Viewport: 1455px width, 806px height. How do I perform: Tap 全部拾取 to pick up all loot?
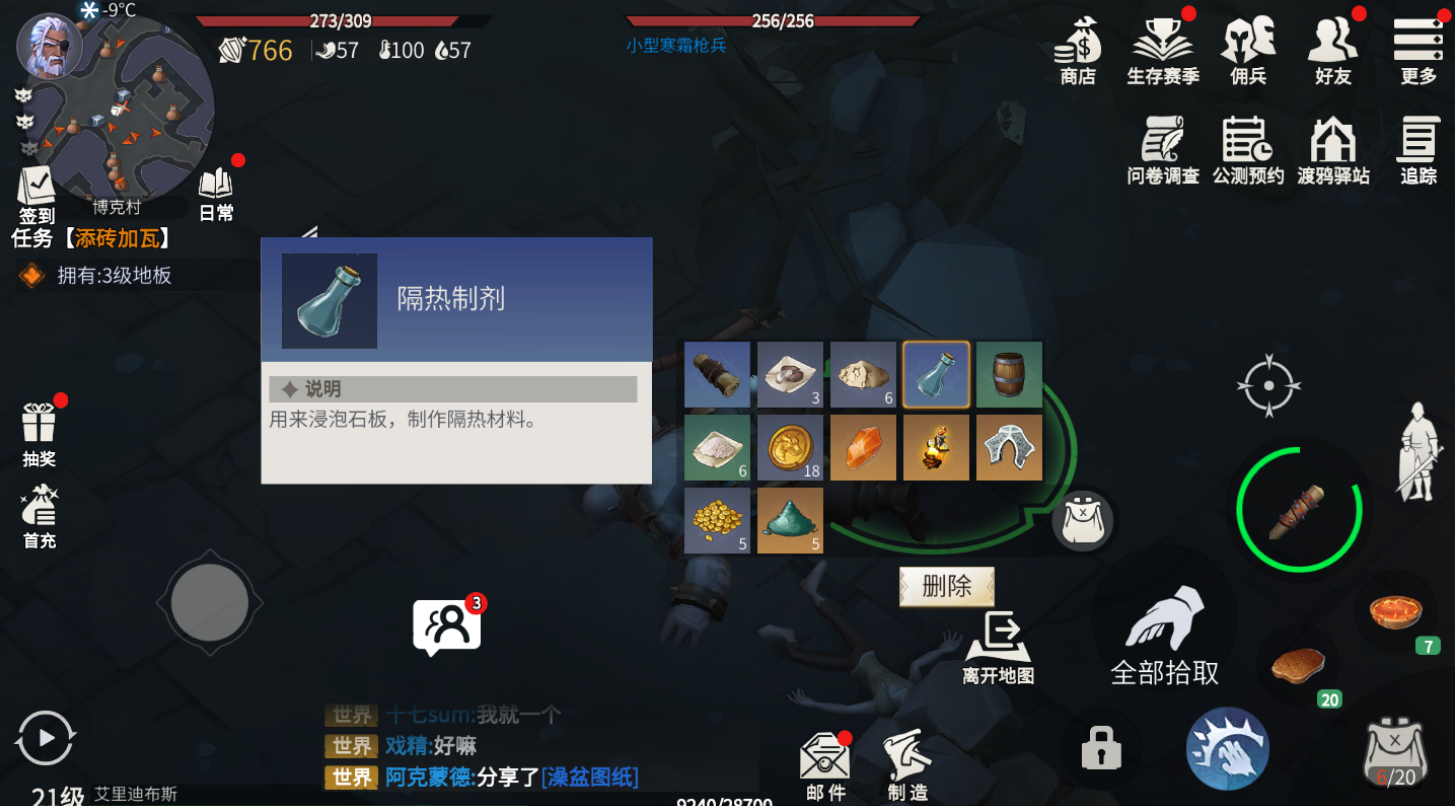(x=1163, y=630)
